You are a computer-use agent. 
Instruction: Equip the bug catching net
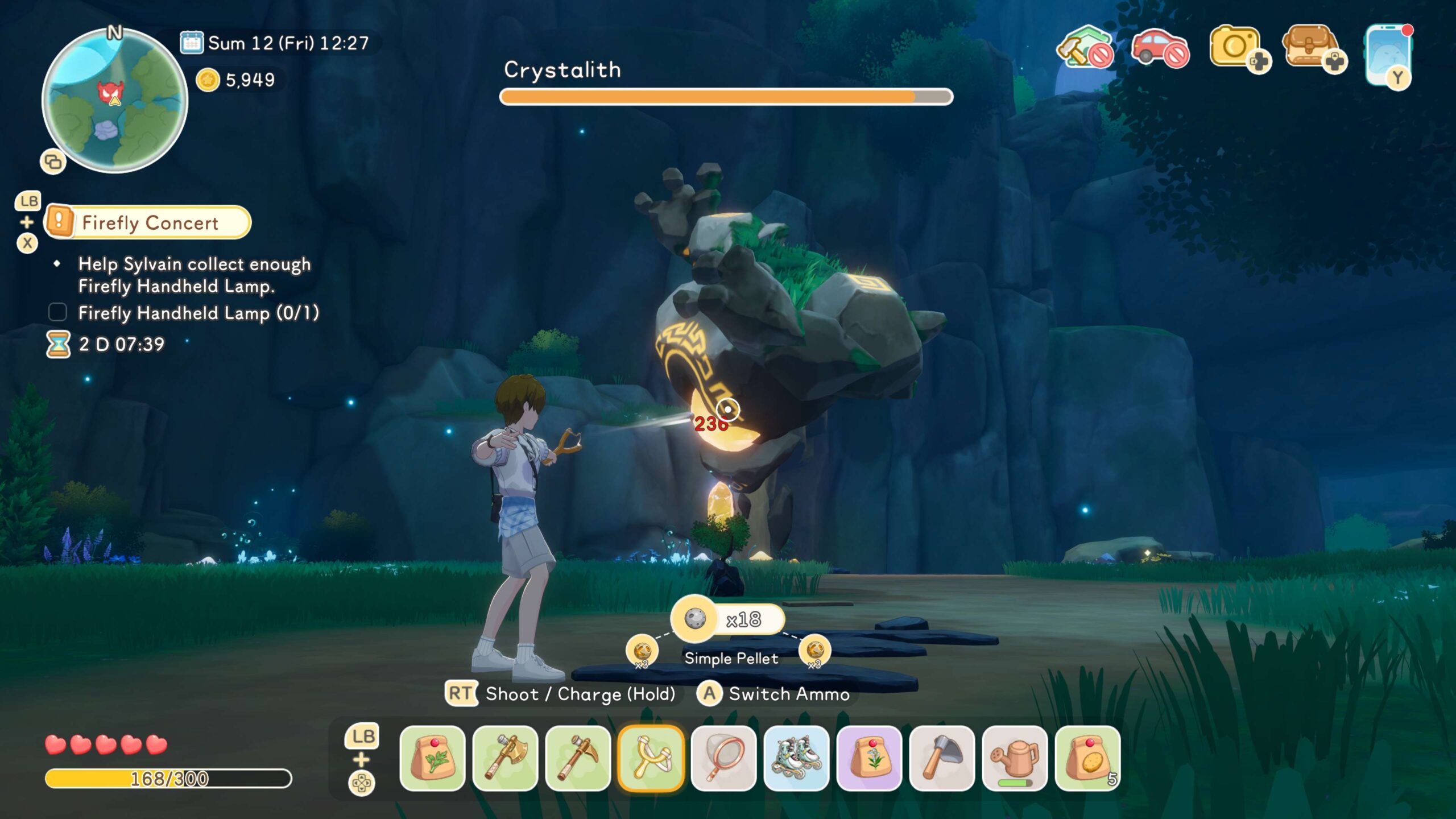tap(723, 758)
